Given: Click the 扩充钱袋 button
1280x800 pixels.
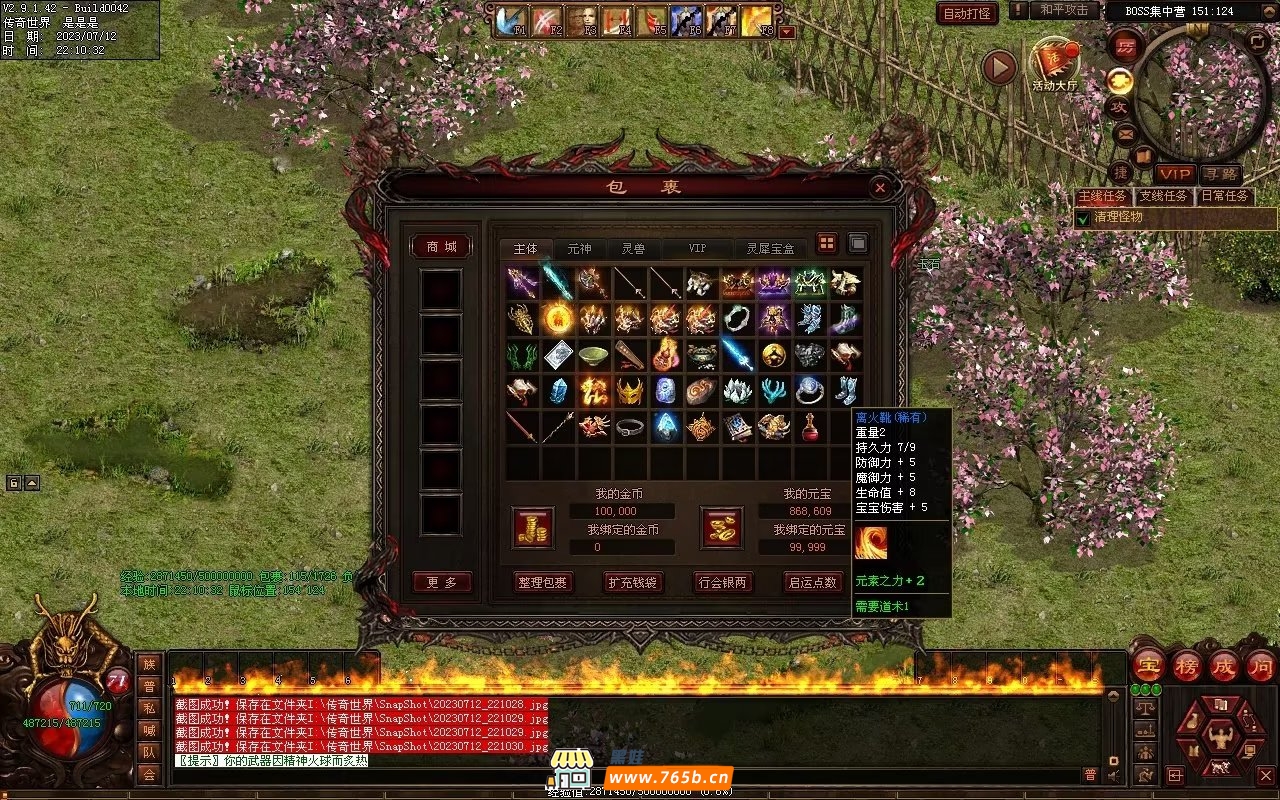Looking at the screenshot, I should (633, 582).
